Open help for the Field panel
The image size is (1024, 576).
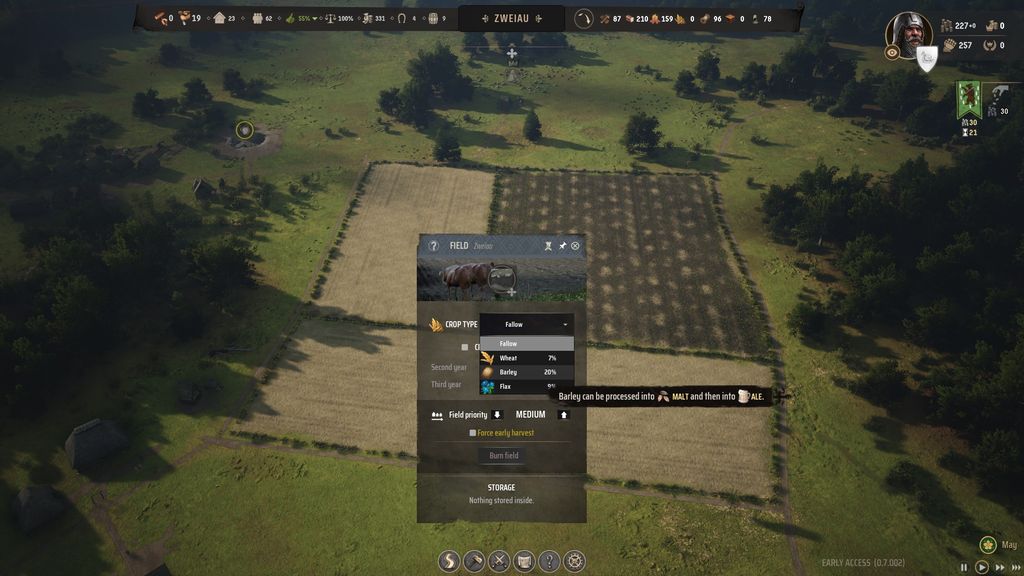[x=434, y=246]
